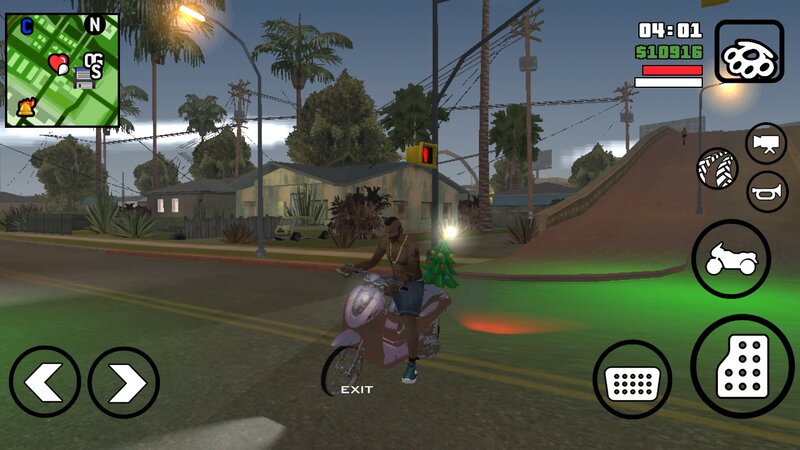Image resolution: width=800 pixels, height=450 pixels.
Task: Tap the brake pedal button
Action: [x=632, y=380]
